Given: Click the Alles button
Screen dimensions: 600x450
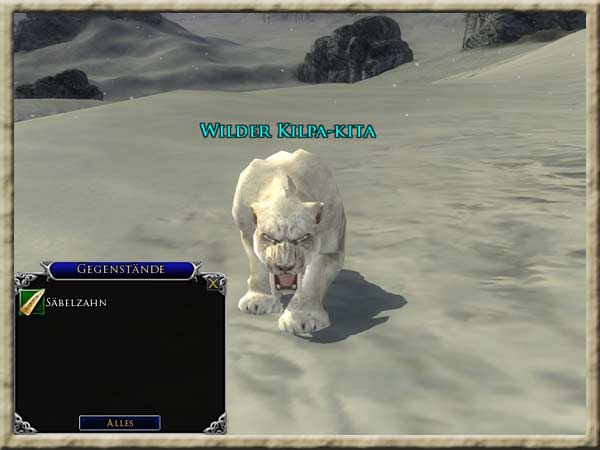Looking at the screenshot, I should [120, 423].
